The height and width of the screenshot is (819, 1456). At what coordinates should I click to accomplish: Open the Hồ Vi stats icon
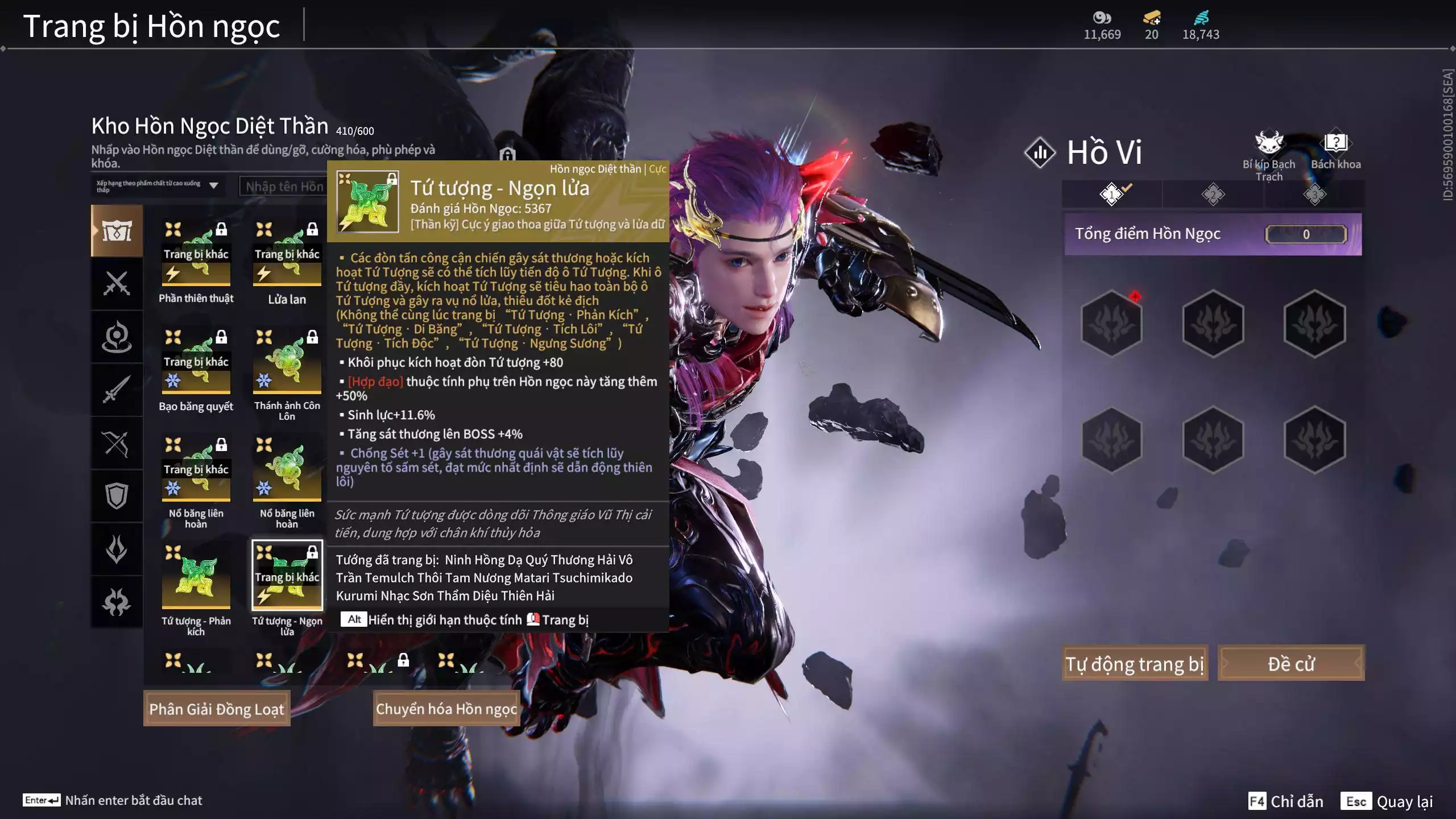[1040, 152]
